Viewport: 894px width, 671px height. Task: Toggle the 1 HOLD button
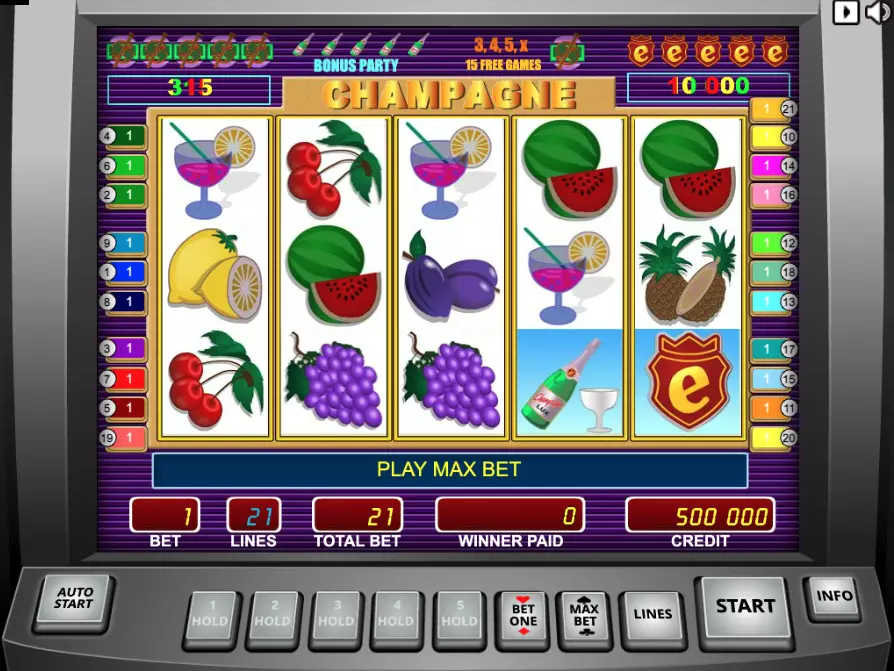pos(211,615)
